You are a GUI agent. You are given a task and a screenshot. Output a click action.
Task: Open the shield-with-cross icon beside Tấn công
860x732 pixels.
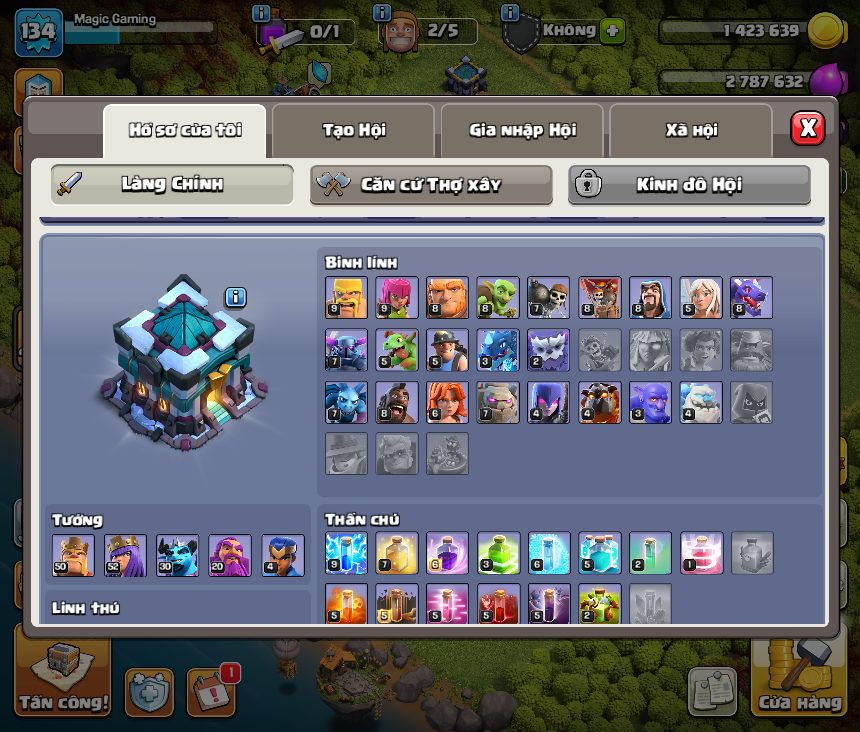tap(149, 692)
